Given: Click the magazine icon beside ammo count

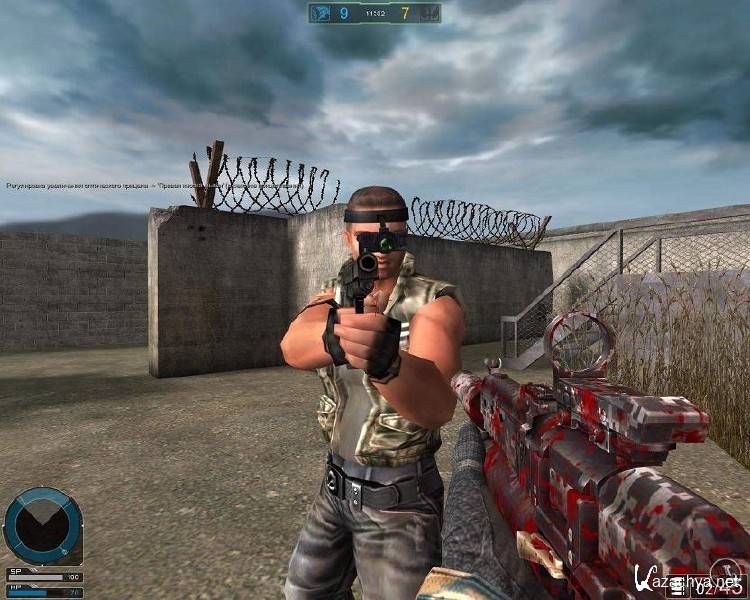Looking at the screenshot, I should pos(679,589).
